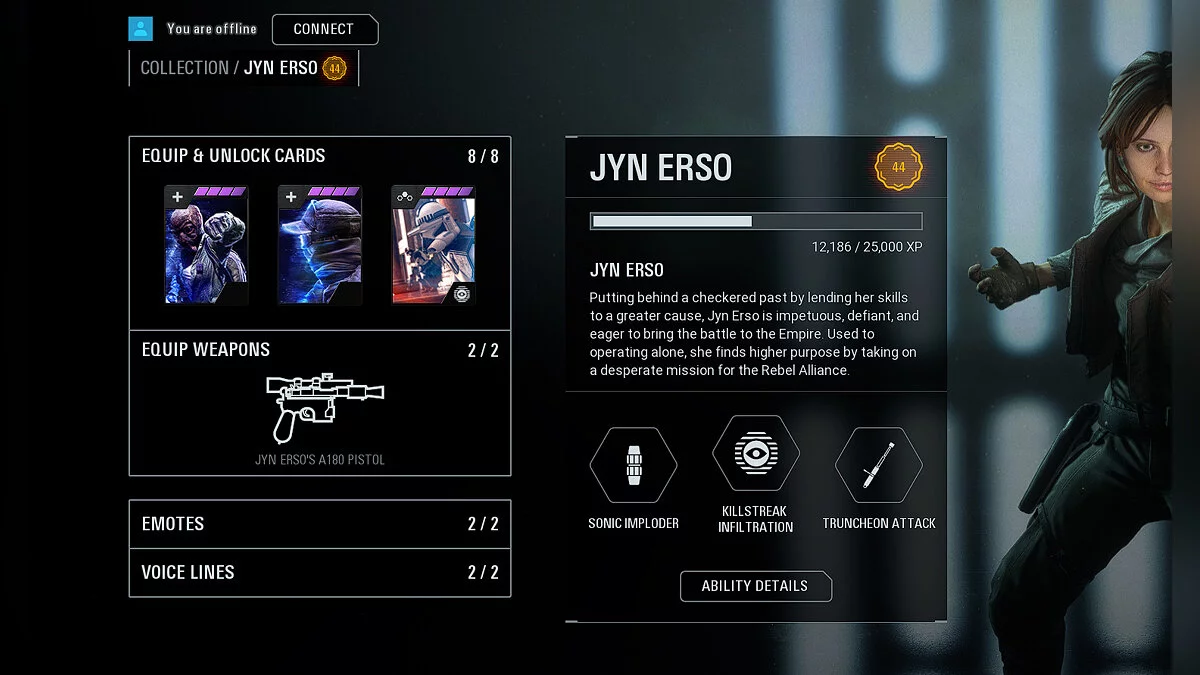Select the Sonic Imploder ability icon

633,465
